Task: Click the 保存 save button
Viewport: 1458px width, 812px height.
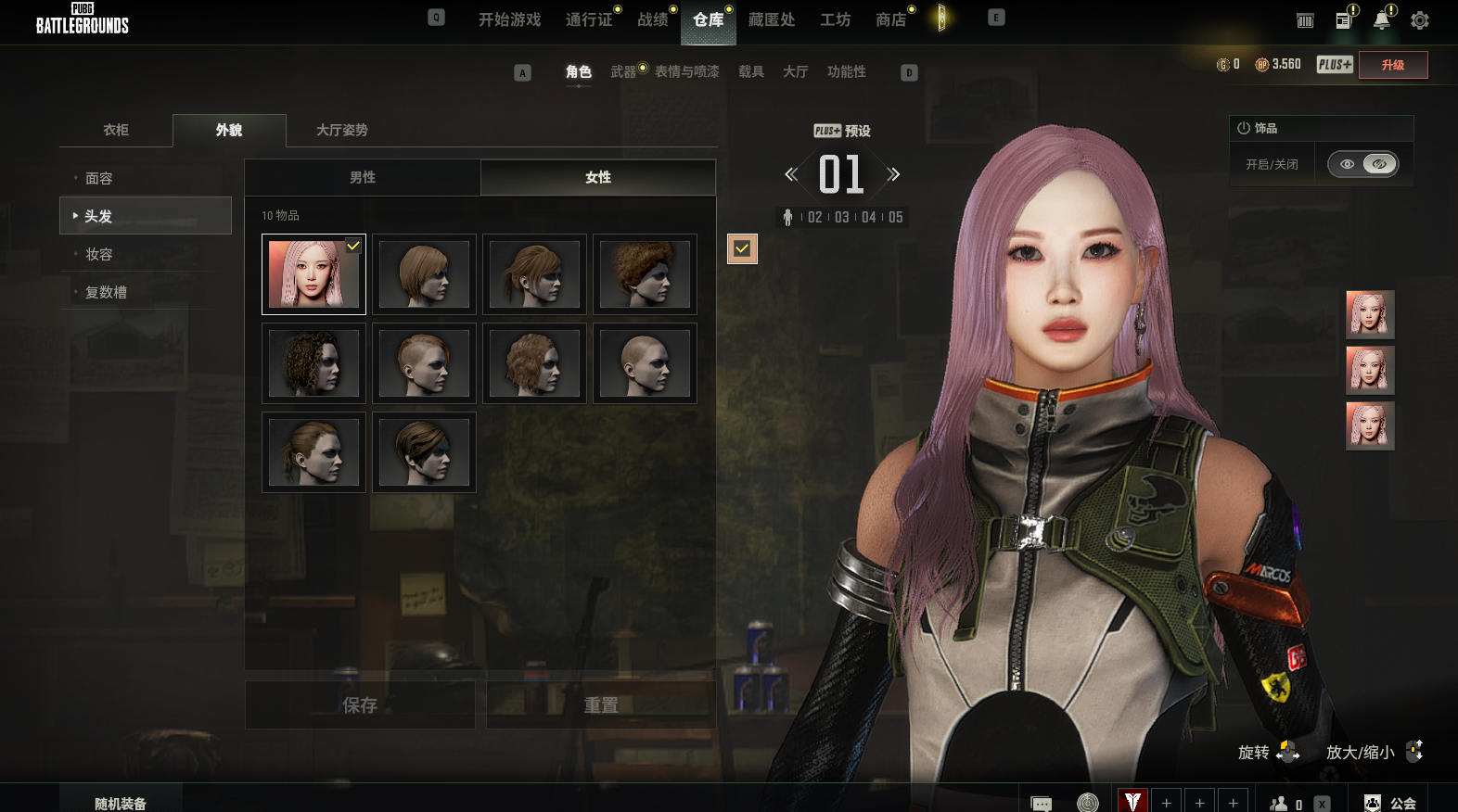Action: coord(360,705)
